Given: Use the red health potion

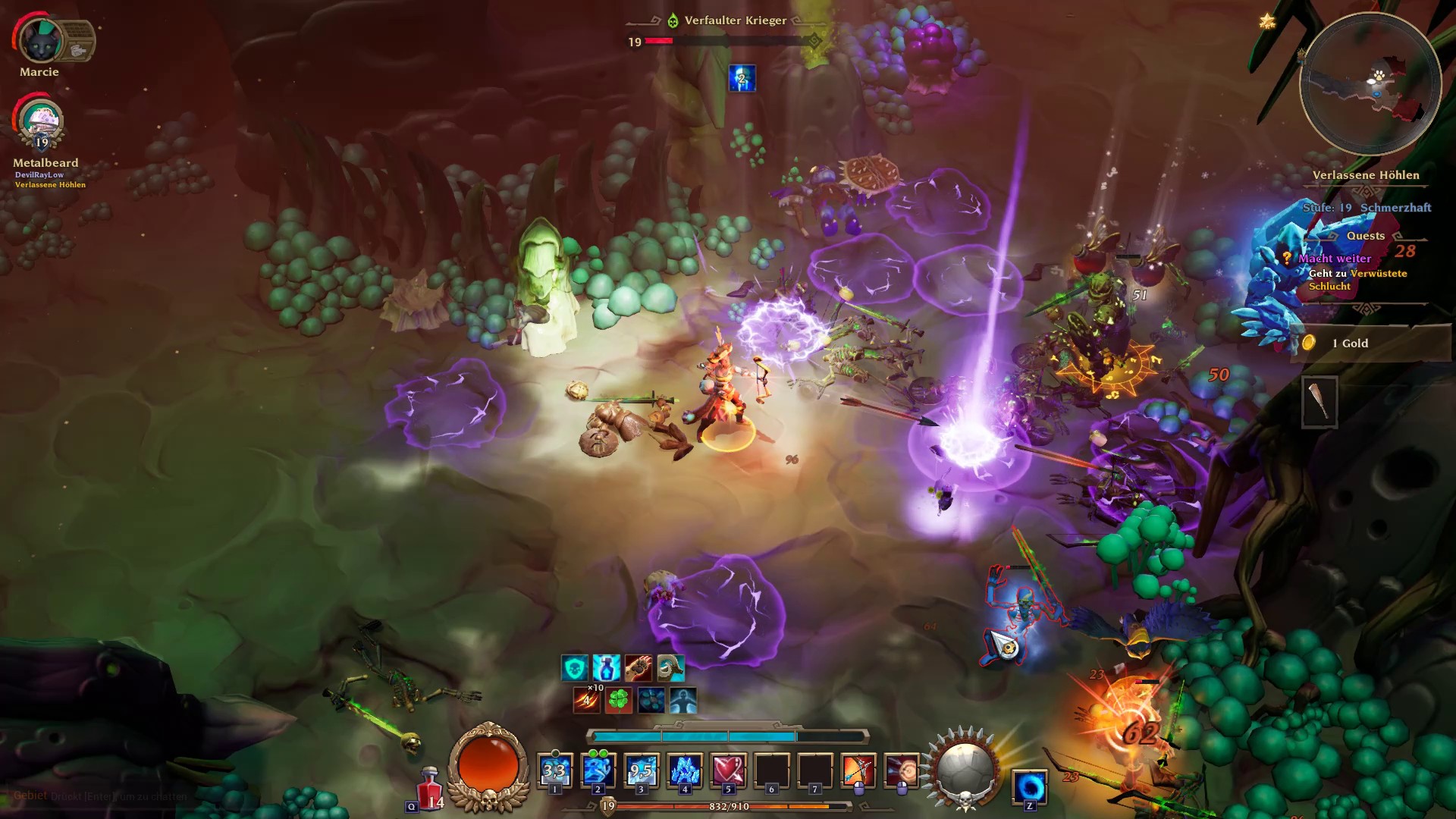Looking at the screenshot, I should click(430, 789).
